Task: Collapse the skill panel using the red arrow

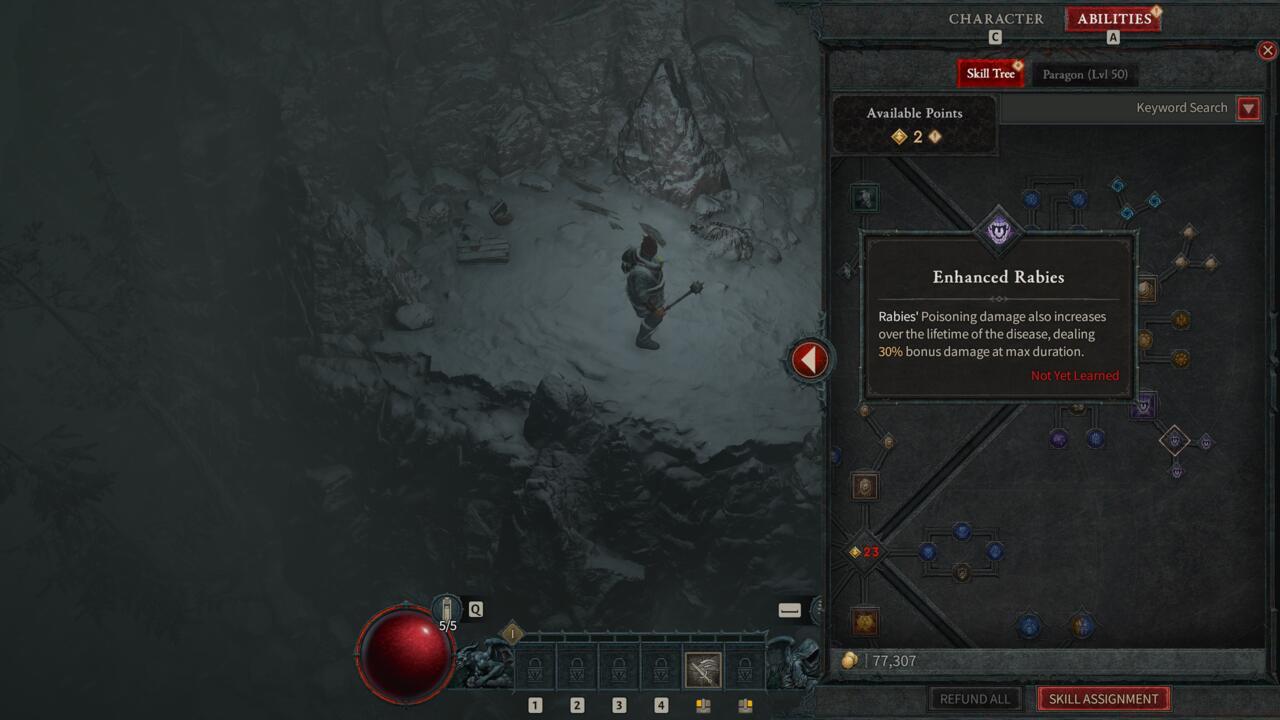Action: coord(810,359)
